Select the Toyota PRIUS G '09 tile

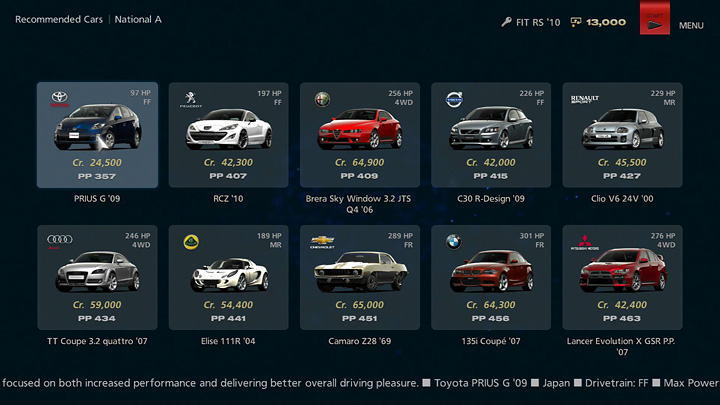(x=97, y=135)
